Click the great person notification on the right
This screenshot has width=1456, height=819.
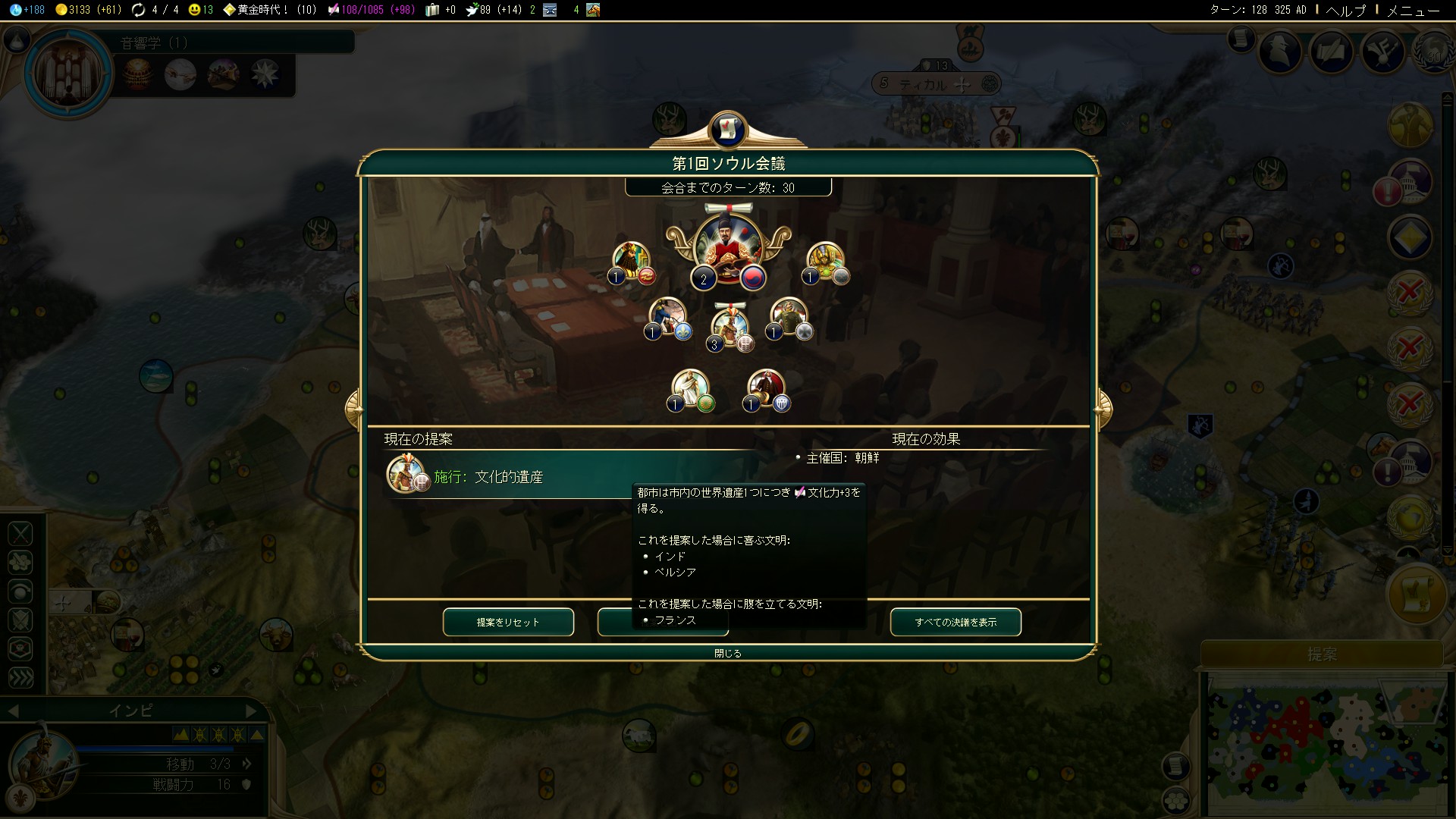click(1410, 124)
